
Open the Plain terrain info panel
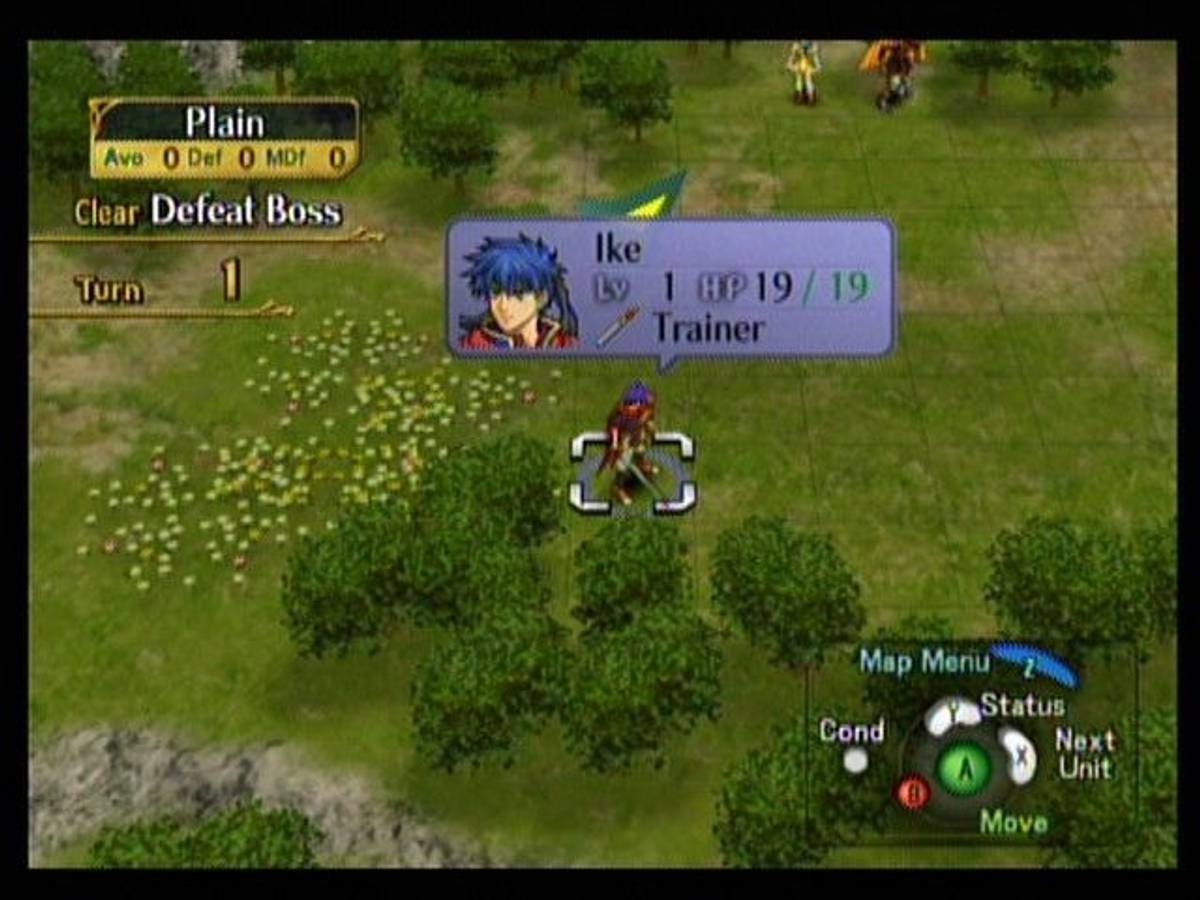point(224,138)
